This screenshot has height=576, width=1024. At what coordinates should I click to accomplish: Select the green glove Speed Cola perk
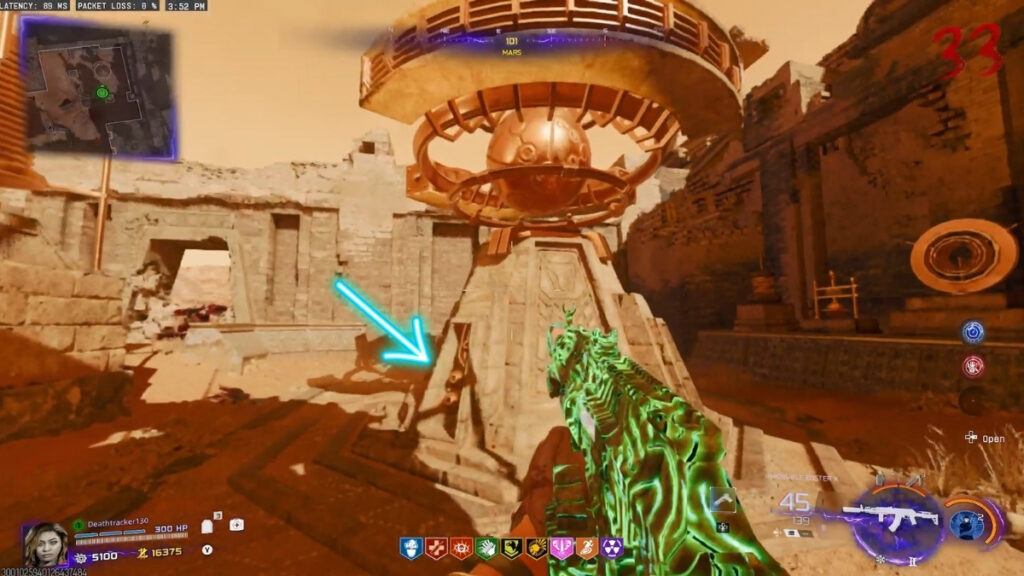pos(485,547)
